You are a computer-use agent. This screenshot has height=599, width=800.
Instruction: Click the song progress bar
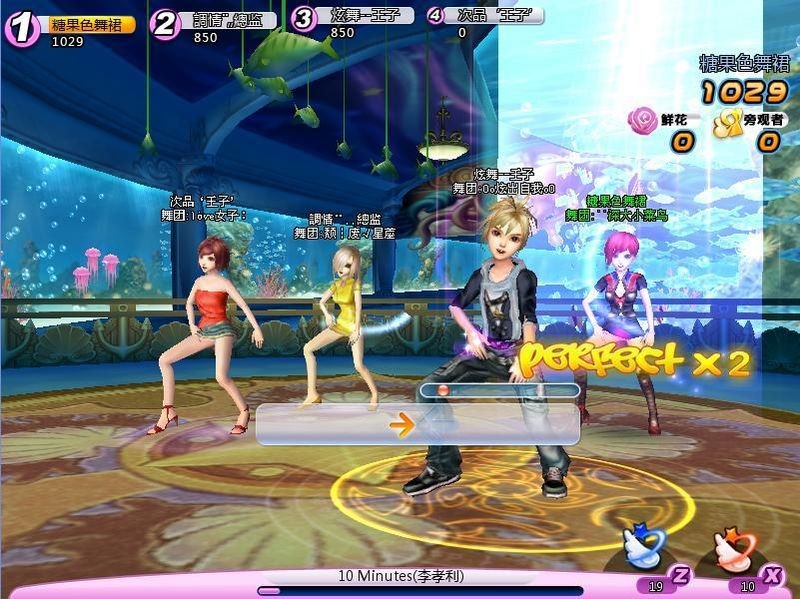[x=420, y=591]
